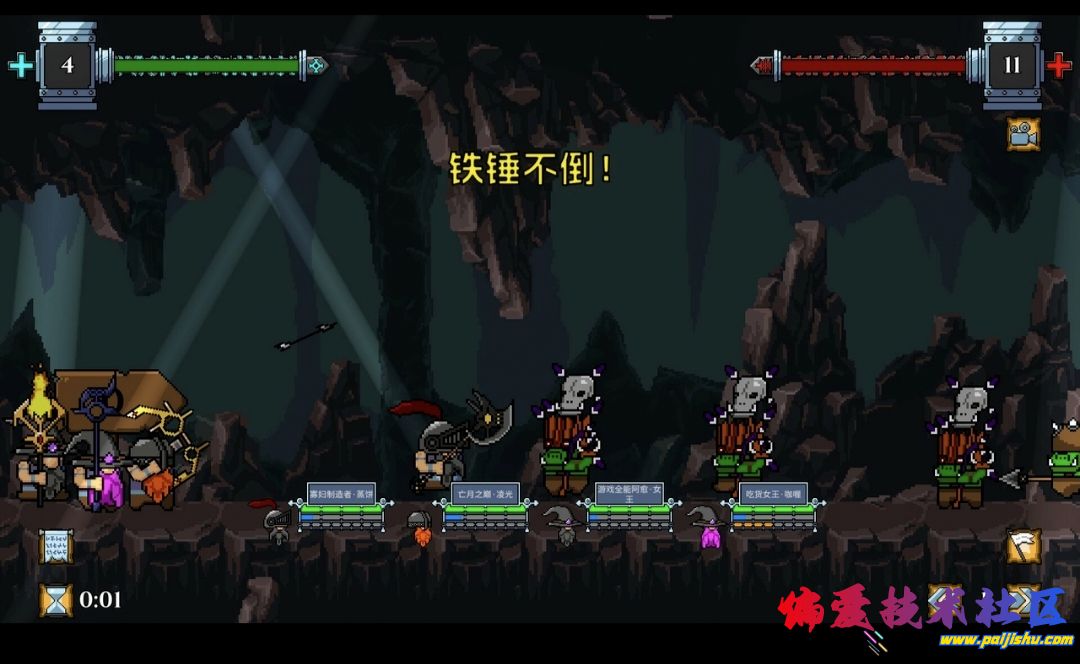Click the white flag surrender button
The image size is (1080, 664).
pyautogui.click(x=1023, y=546)
